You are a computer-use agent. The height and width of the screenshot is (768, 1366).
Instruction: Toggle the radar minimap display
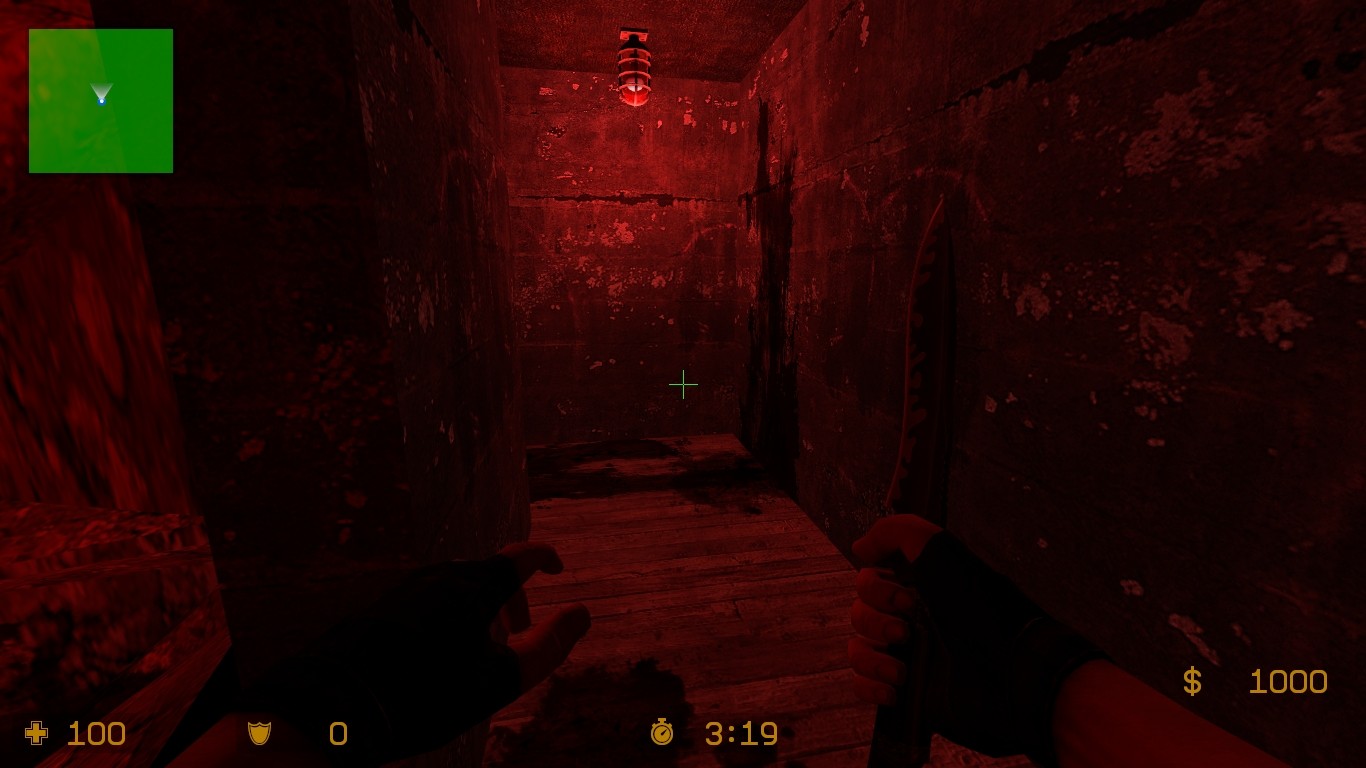click(x=100, y=100)
